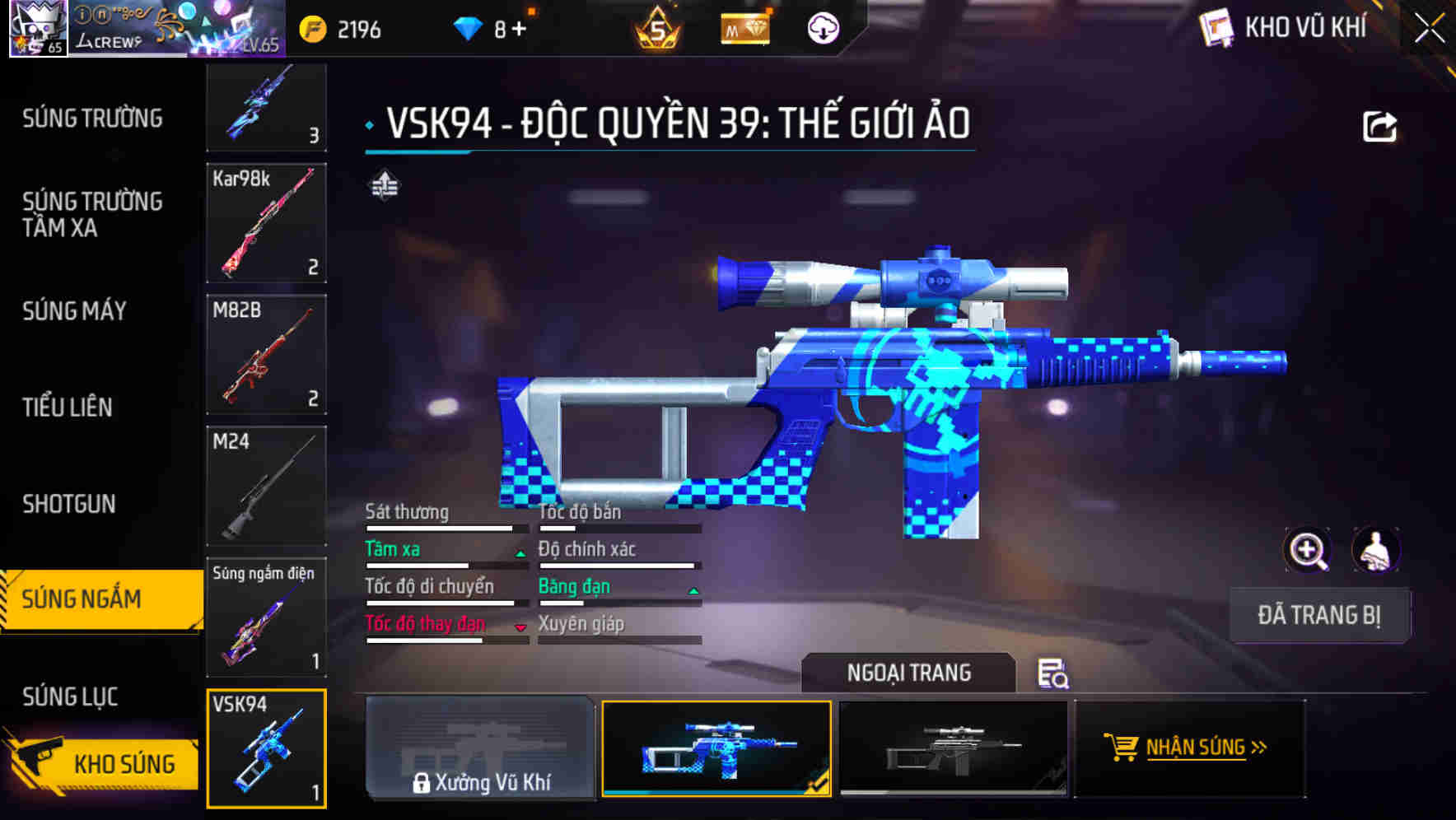Switch to the Ngoại Trang tab

[x=909, y=673]
